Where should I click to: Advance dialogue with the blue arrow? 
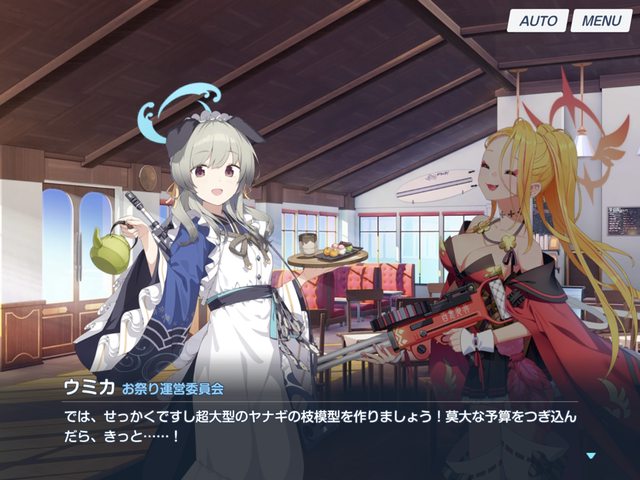[x=591, y=456]
